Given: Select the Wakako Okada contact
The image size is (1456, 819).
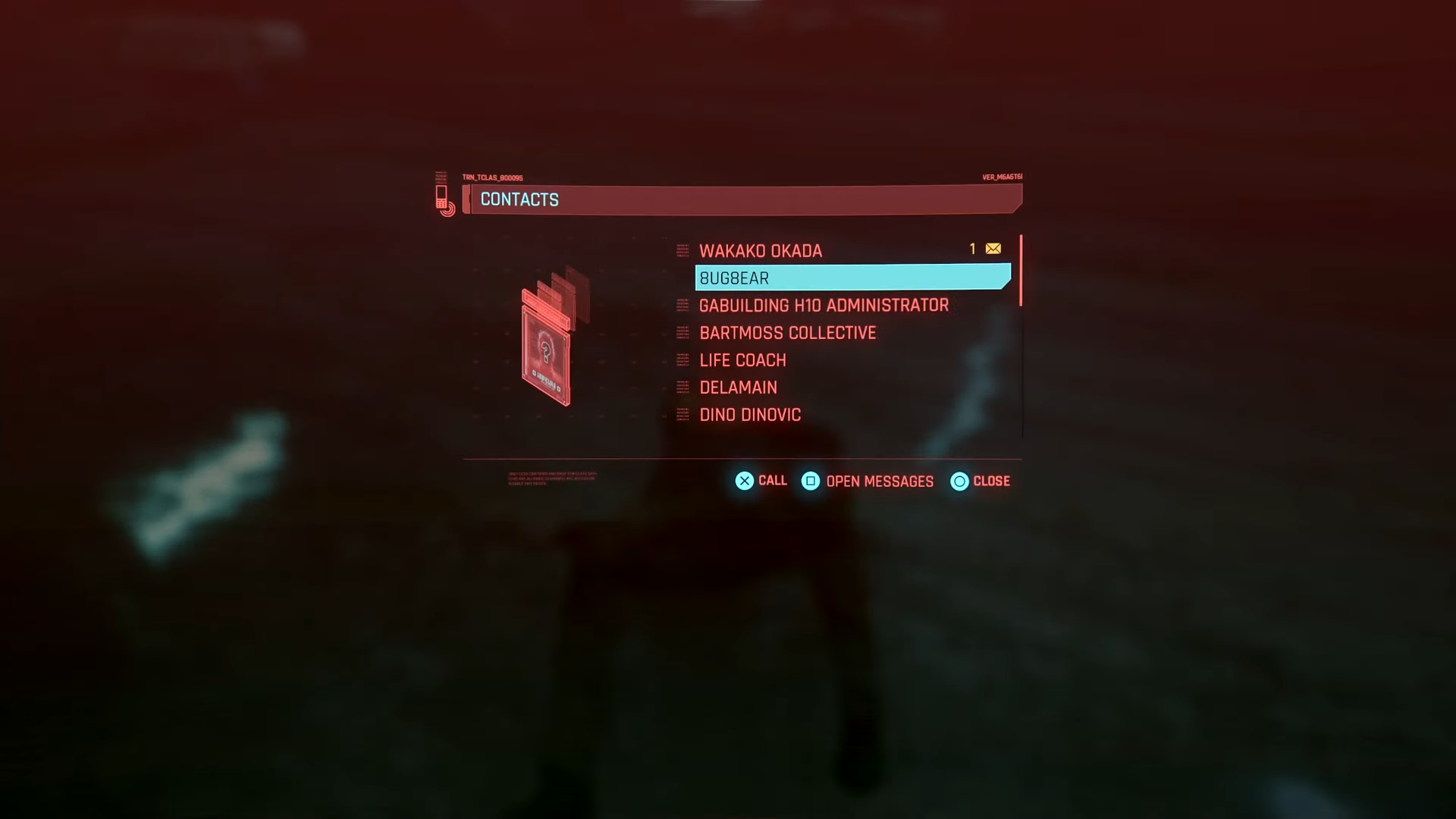Looking at the screenshot, I should click(x=761, y=251).
